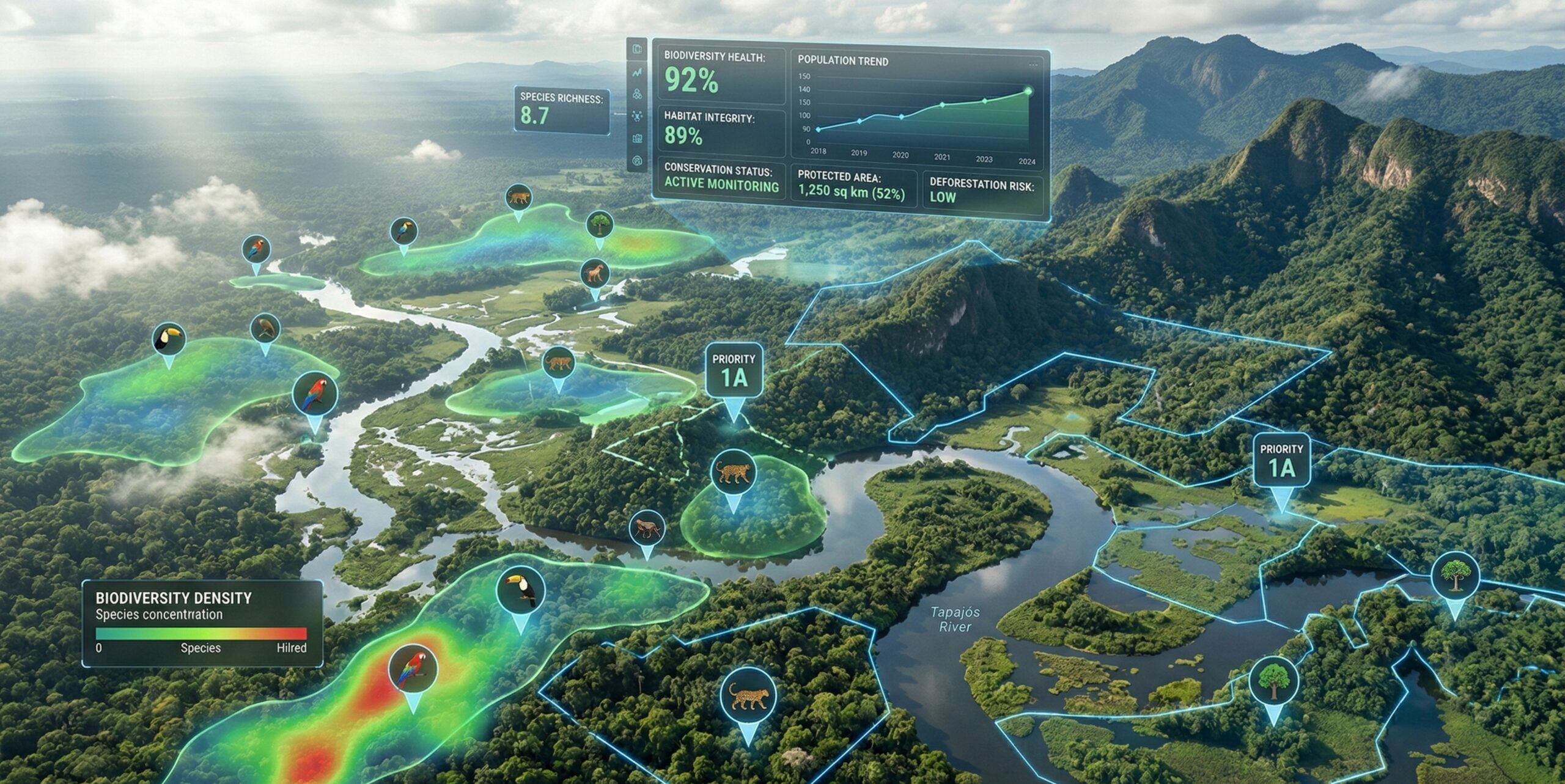Select the trend line sidebar icon
The width and height of the screenshot is (1565, 784).
(x=637, y=73)
